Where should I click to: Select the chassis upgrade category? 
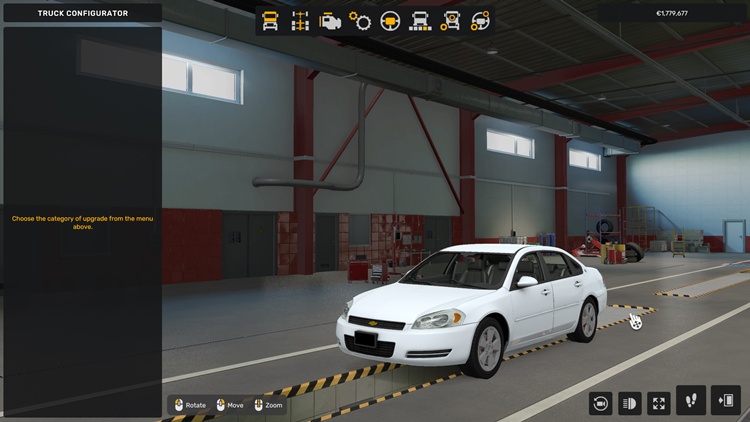(x=300, y=21)
